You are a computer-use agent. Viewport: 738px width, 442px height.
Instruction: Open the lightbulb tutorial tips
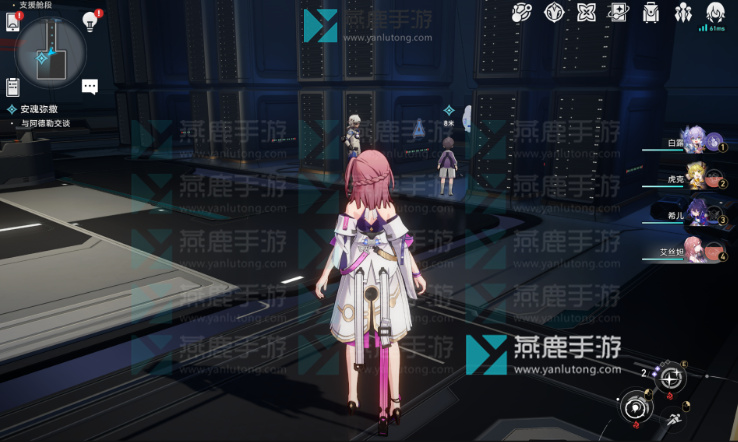point(90,22)
